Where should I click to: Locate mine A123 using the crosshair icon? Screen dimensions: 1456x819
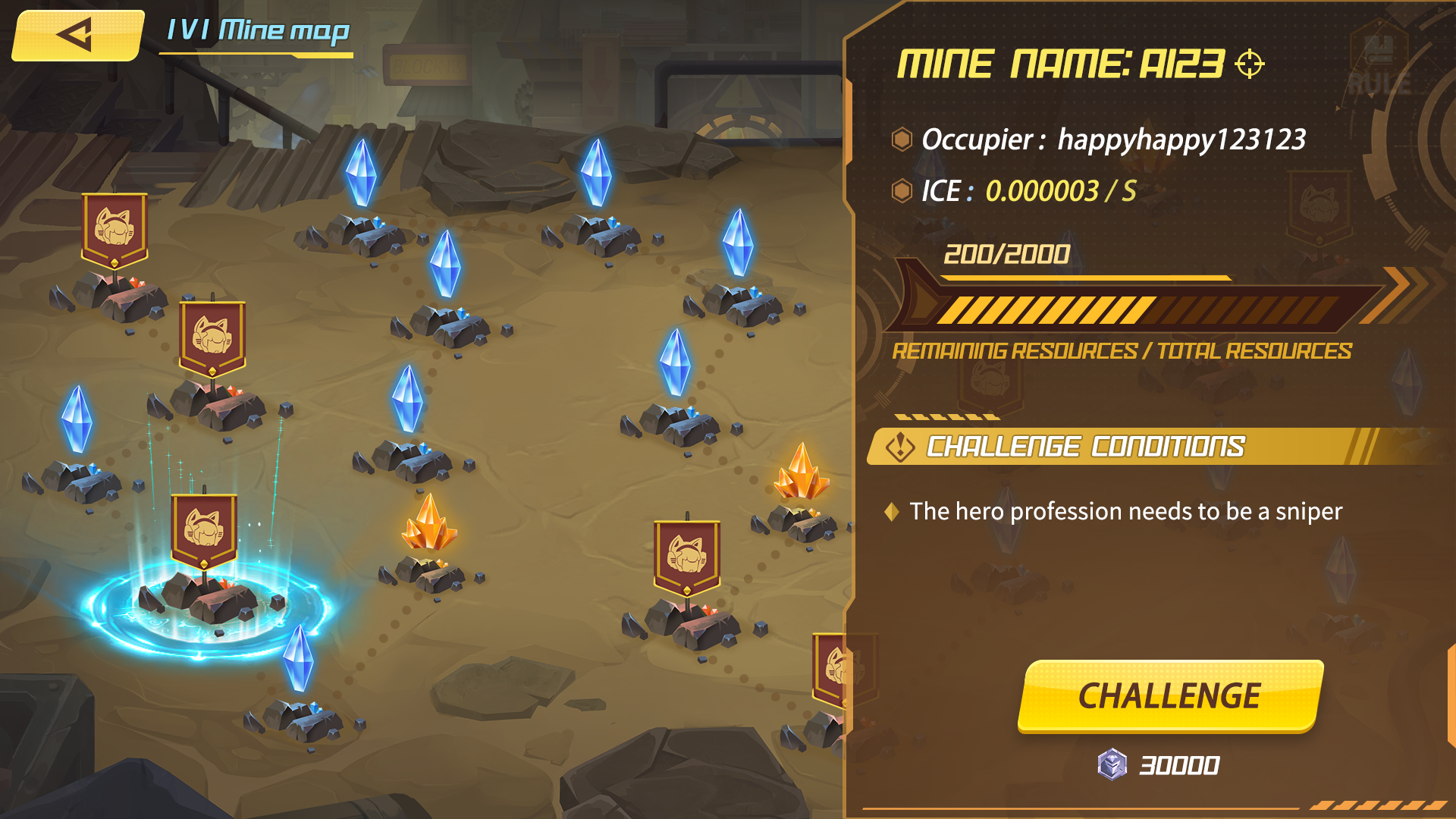pos(1249,64)
